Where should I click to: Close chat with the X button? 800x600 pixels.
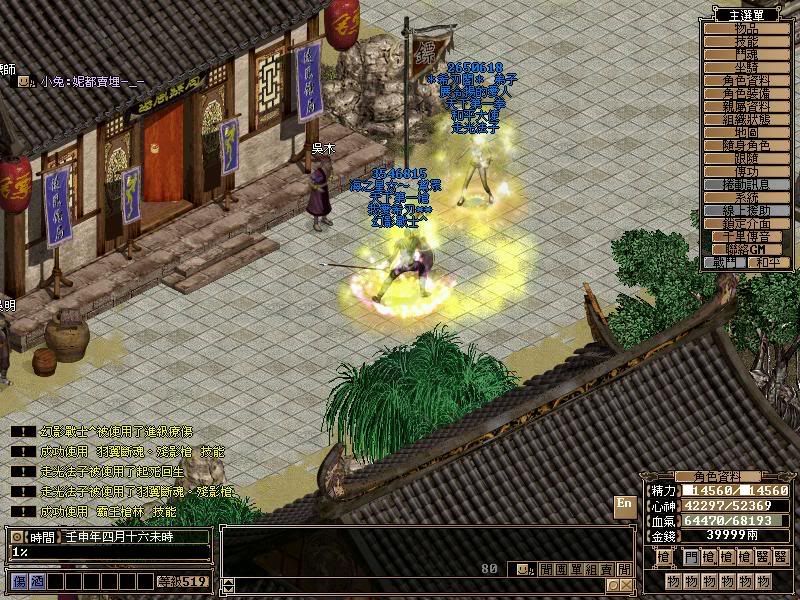tap(626, 585)
